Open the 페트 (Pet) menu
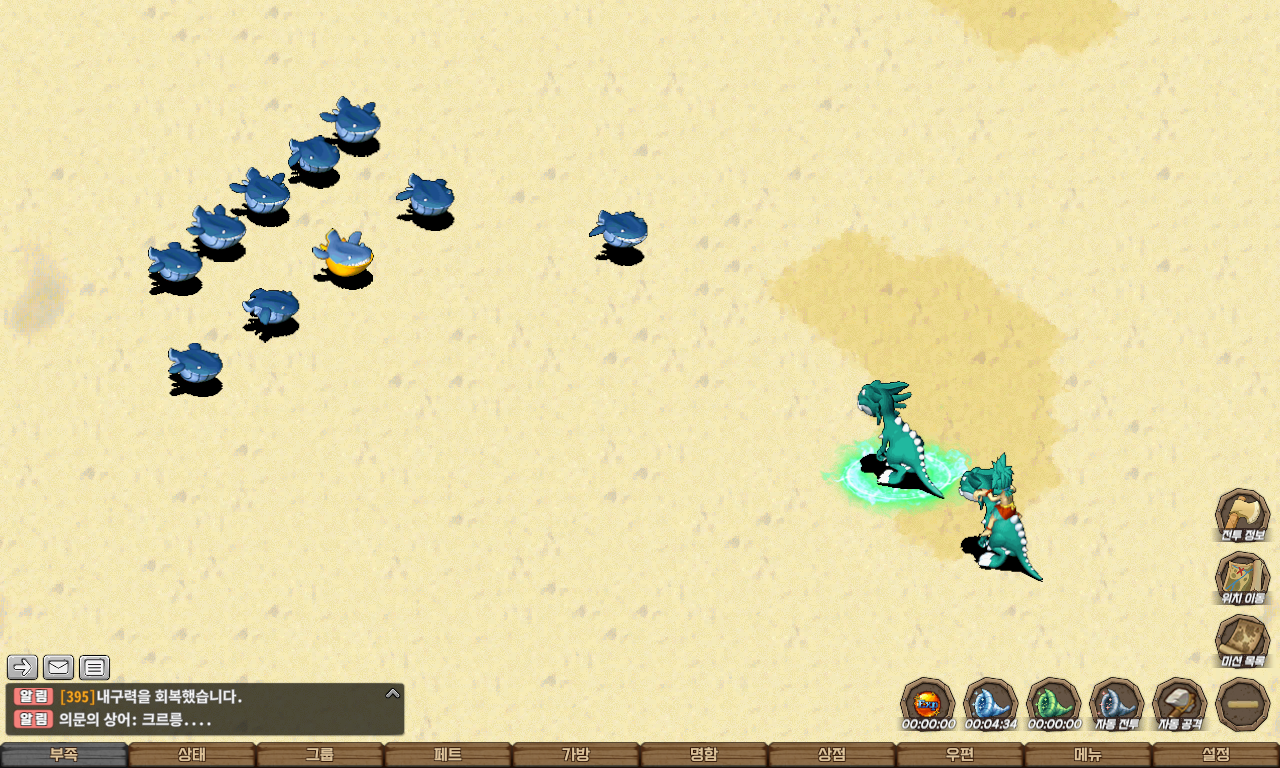The image size is (1280, 768). point(448,755)
